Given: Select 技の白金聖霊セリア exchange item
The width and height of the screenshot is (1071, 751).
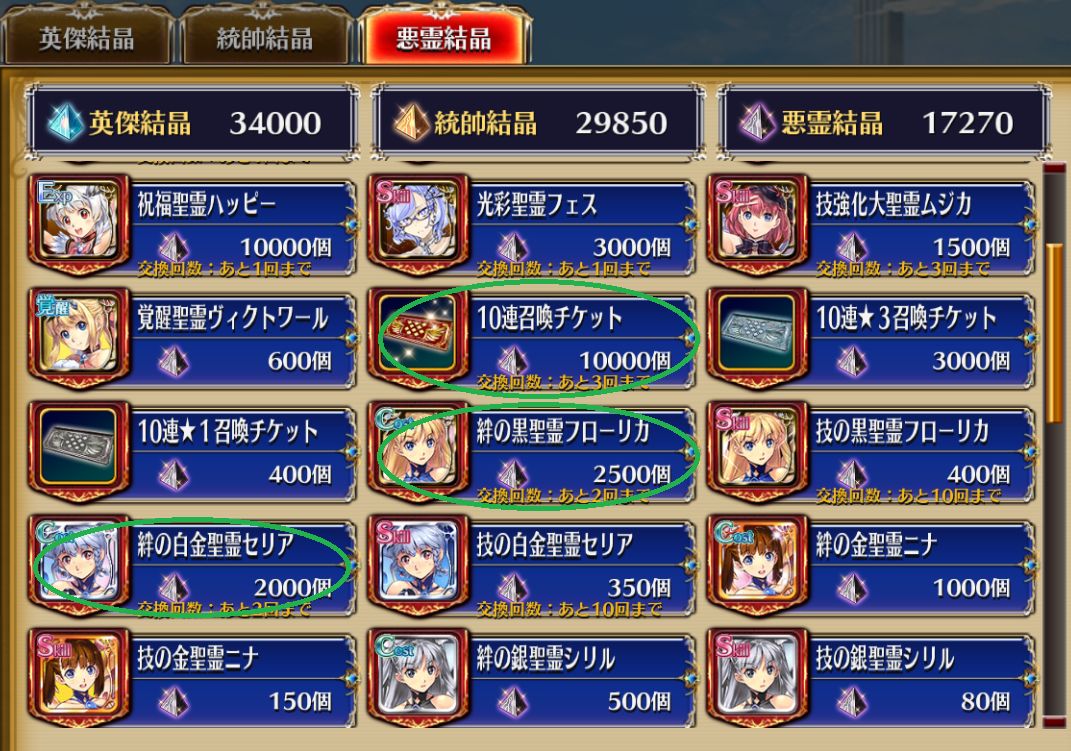Looking at the screenshot, I should pyautogui.click(x=535, y=567).
